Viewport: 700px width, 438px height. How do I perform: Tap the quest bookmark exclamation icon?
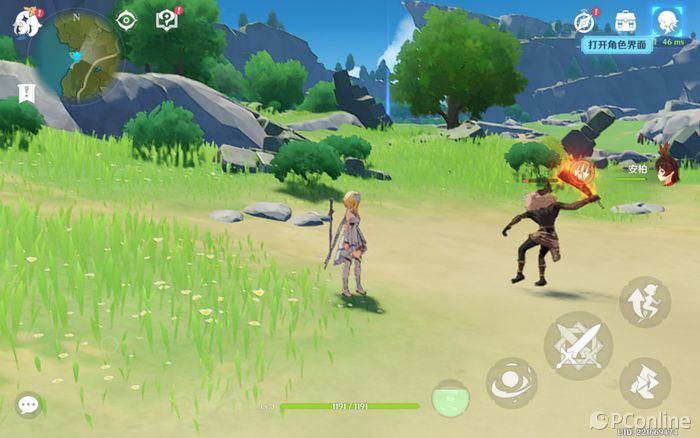click(24, 93)
